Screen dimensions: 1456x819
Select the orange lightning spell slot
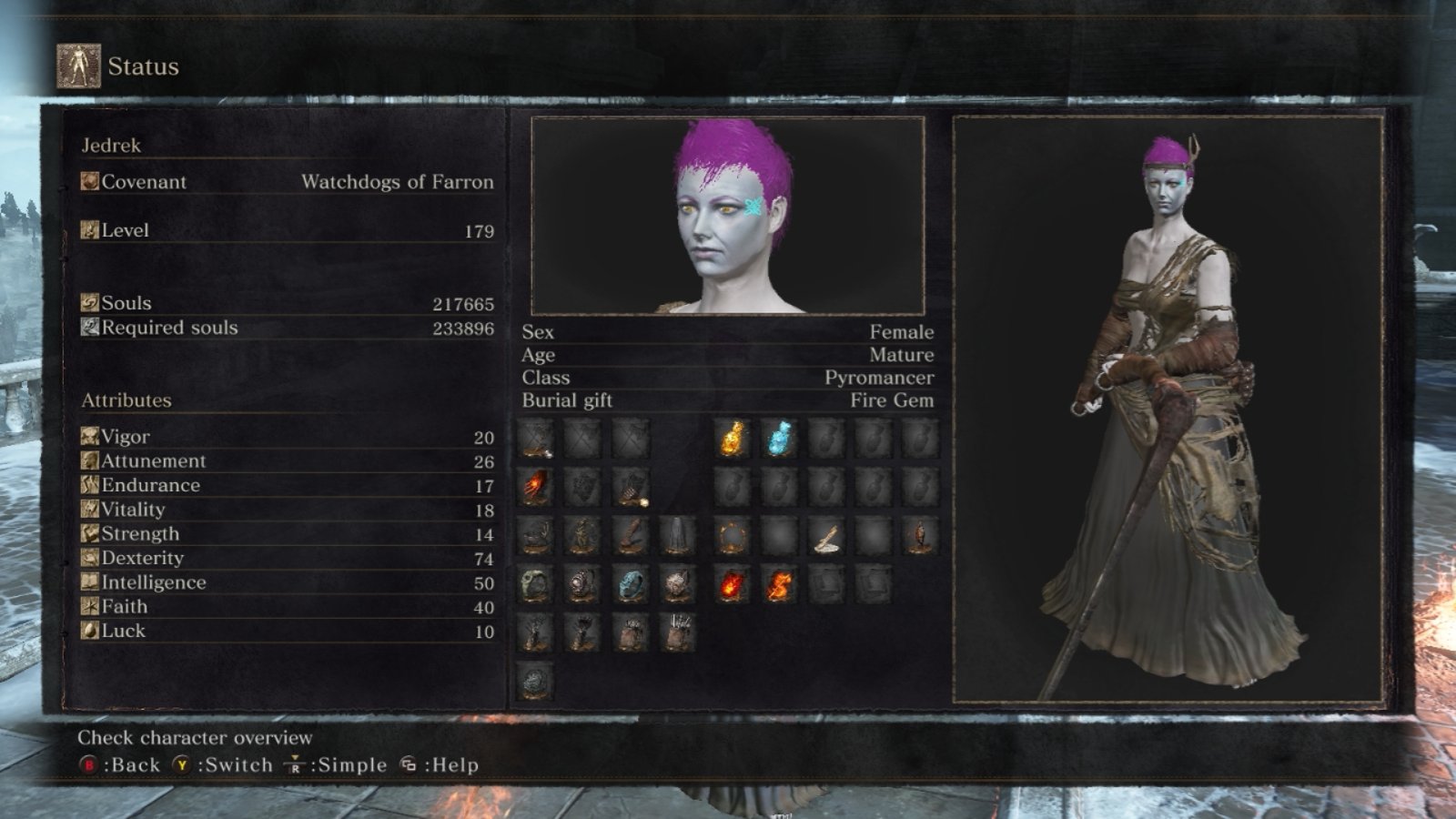click(779, 585)
